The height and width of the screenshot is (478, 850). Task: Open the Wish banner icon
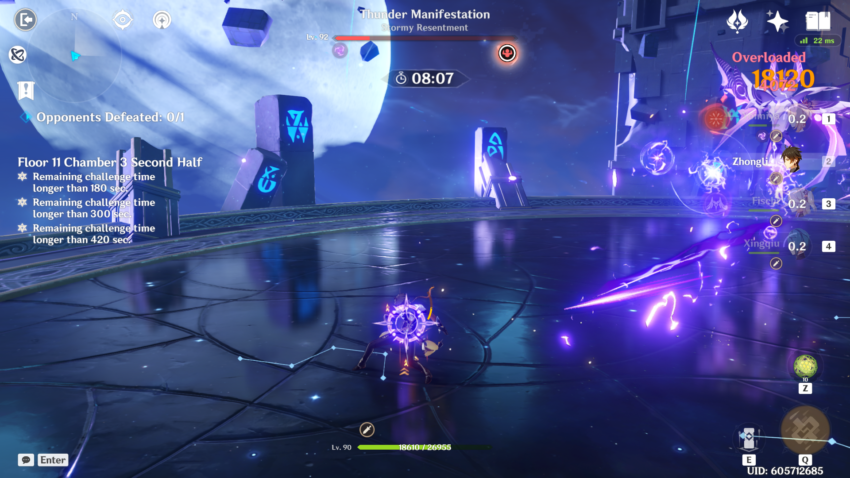739,20
